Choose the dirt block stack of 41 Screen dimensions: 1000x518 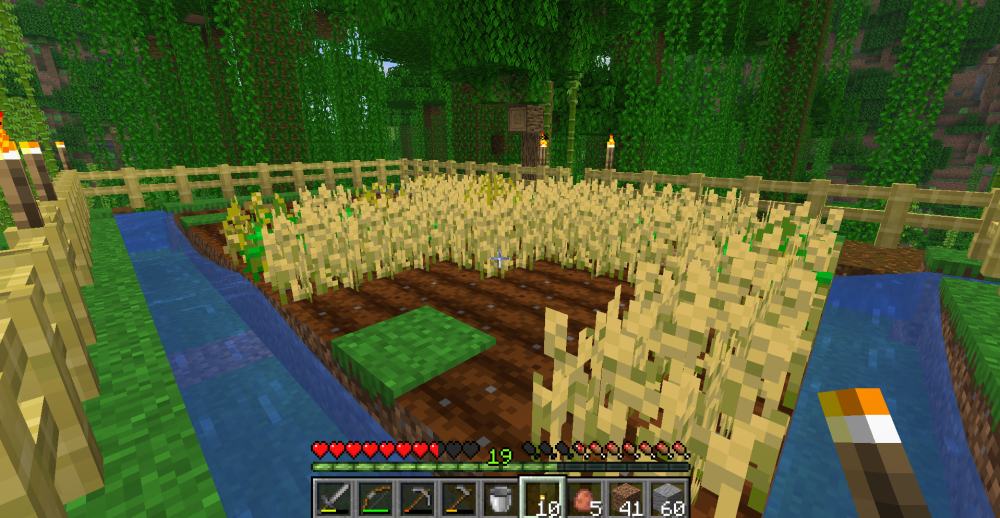(625, 498)
